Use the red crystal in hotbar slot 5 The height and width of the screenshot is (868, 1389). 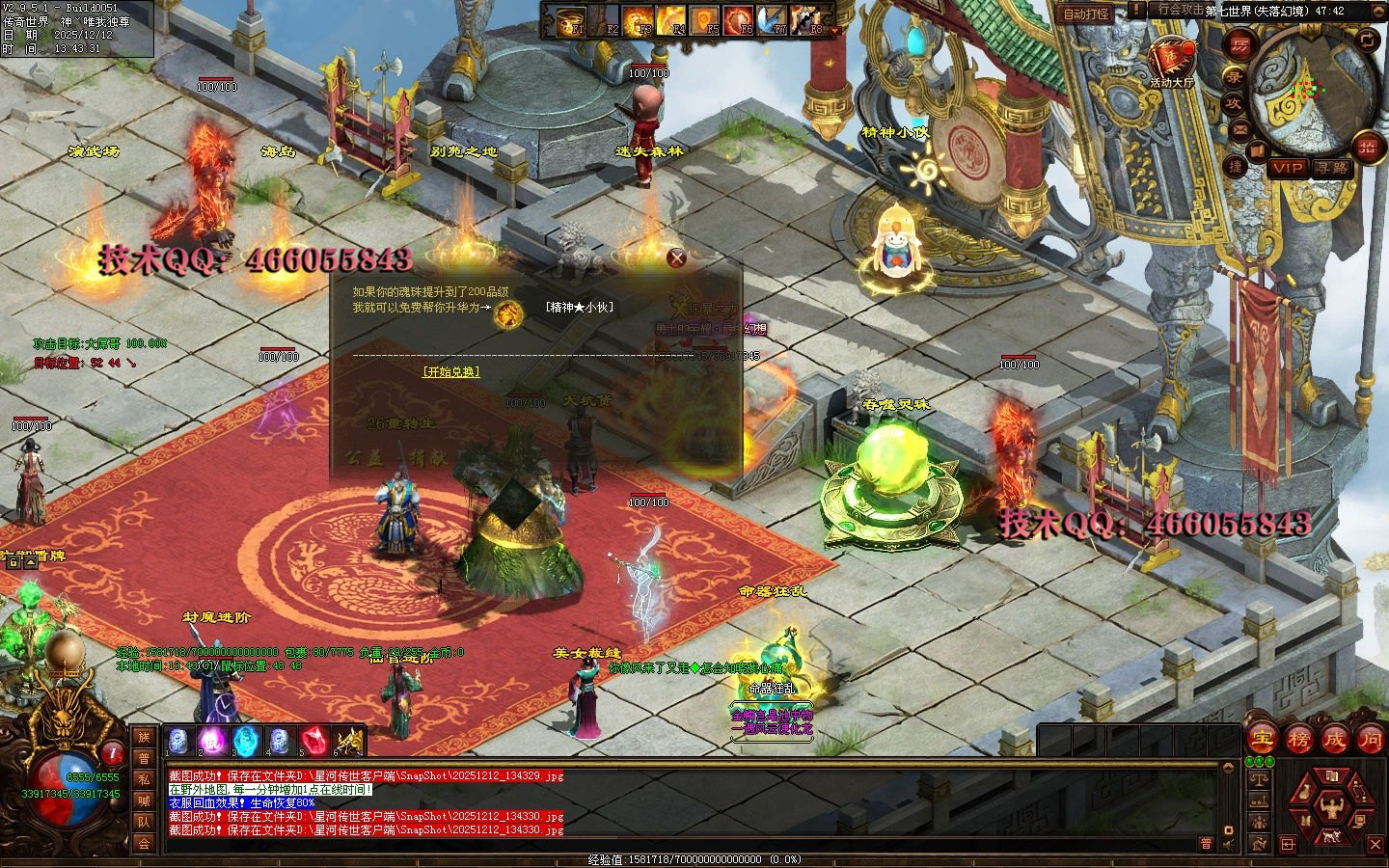[x=313, y=741]
